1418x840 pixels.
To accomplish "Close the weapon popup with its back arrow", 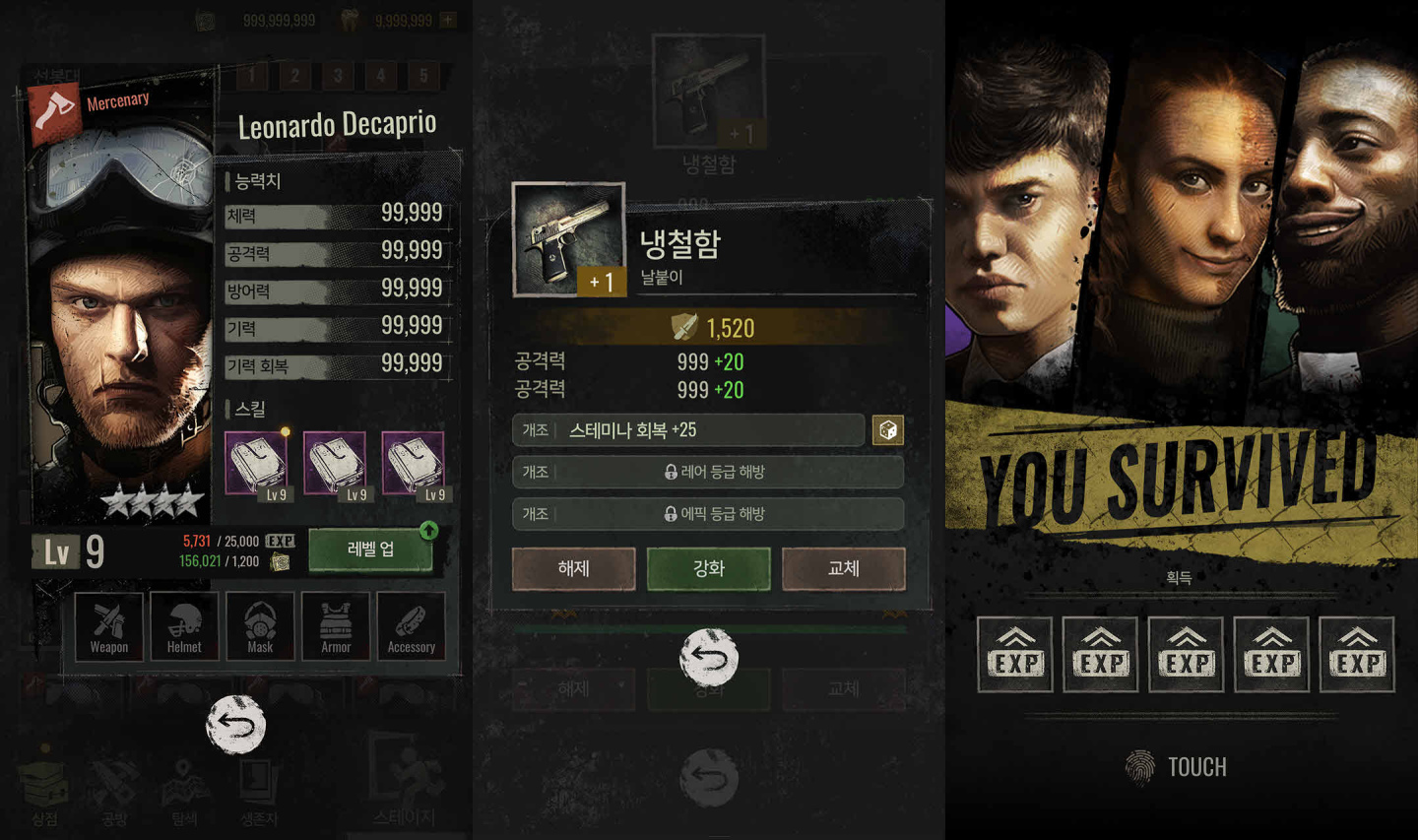I will pos(709,657).
